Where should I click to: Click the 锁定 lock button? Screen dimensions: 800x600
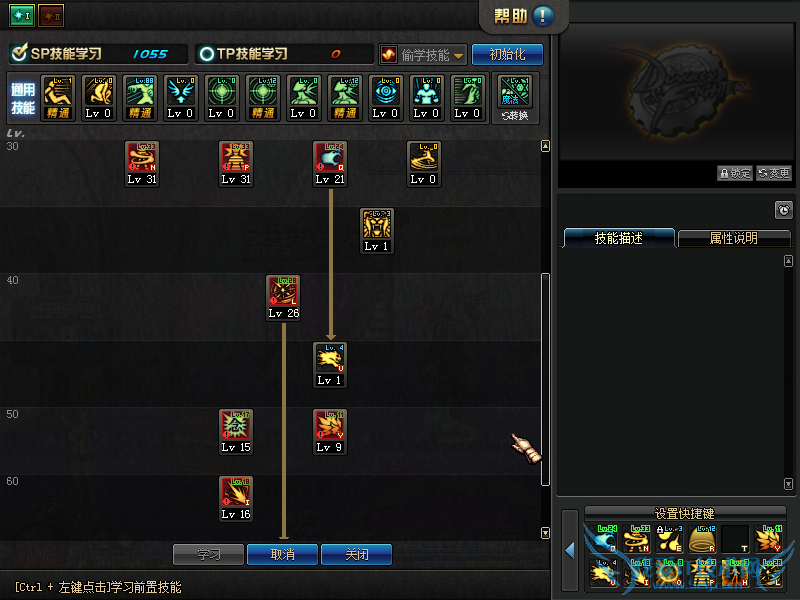[734, 173]
